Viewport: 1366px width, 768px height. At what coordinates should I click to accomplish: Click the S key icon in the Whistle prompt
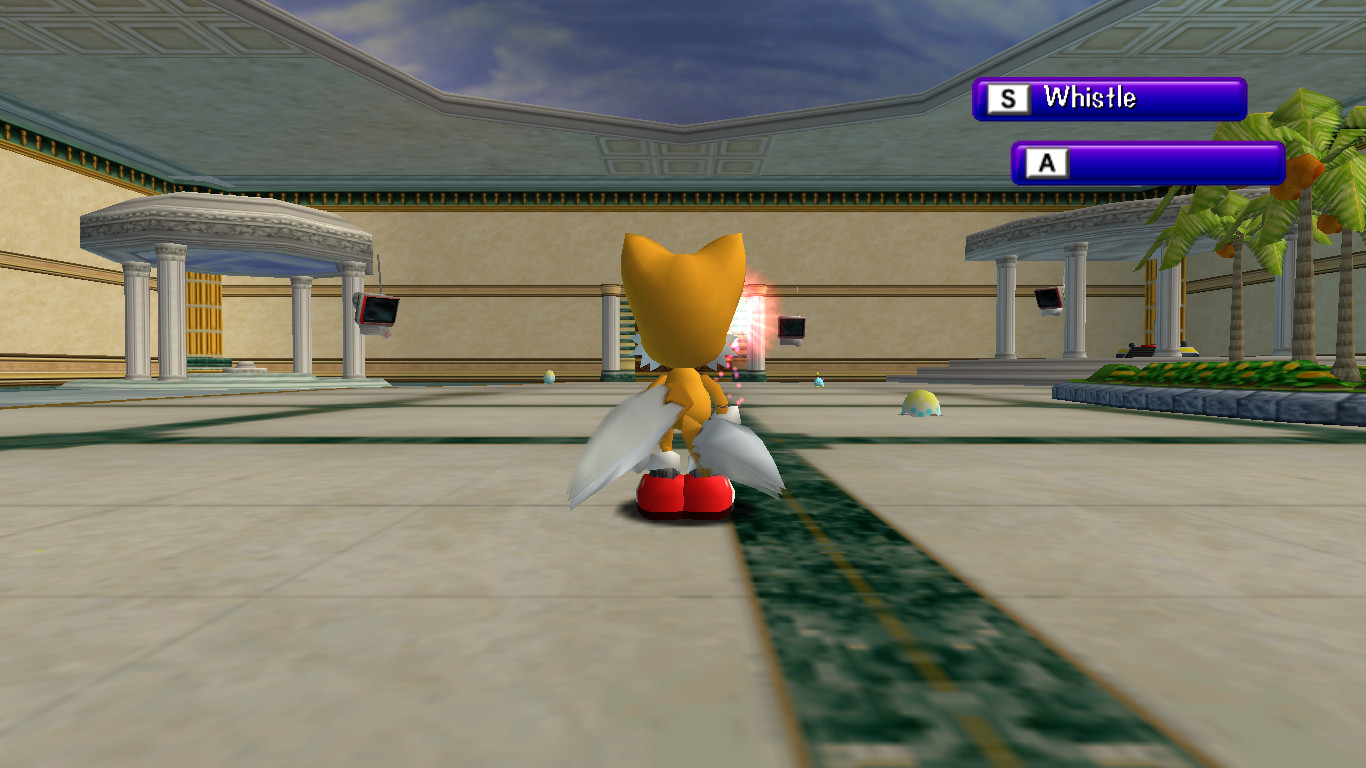[x=1008, y=98]
